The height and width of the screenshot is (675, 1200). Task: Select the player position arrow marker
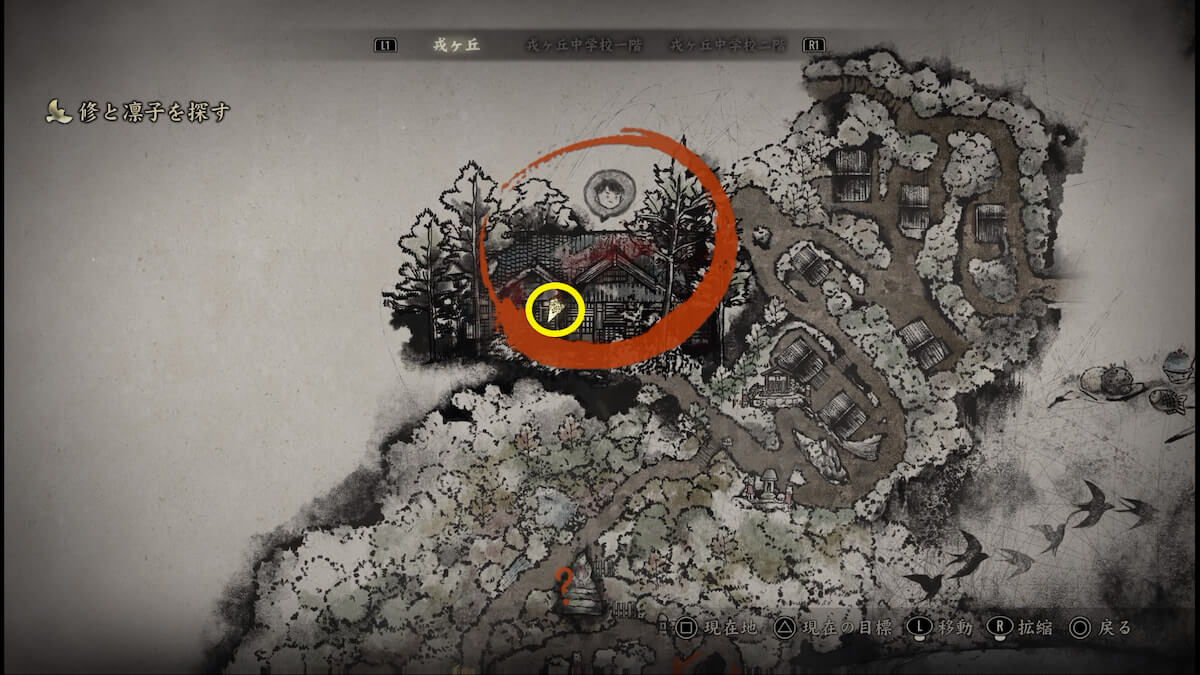click(x=555, y=309)
